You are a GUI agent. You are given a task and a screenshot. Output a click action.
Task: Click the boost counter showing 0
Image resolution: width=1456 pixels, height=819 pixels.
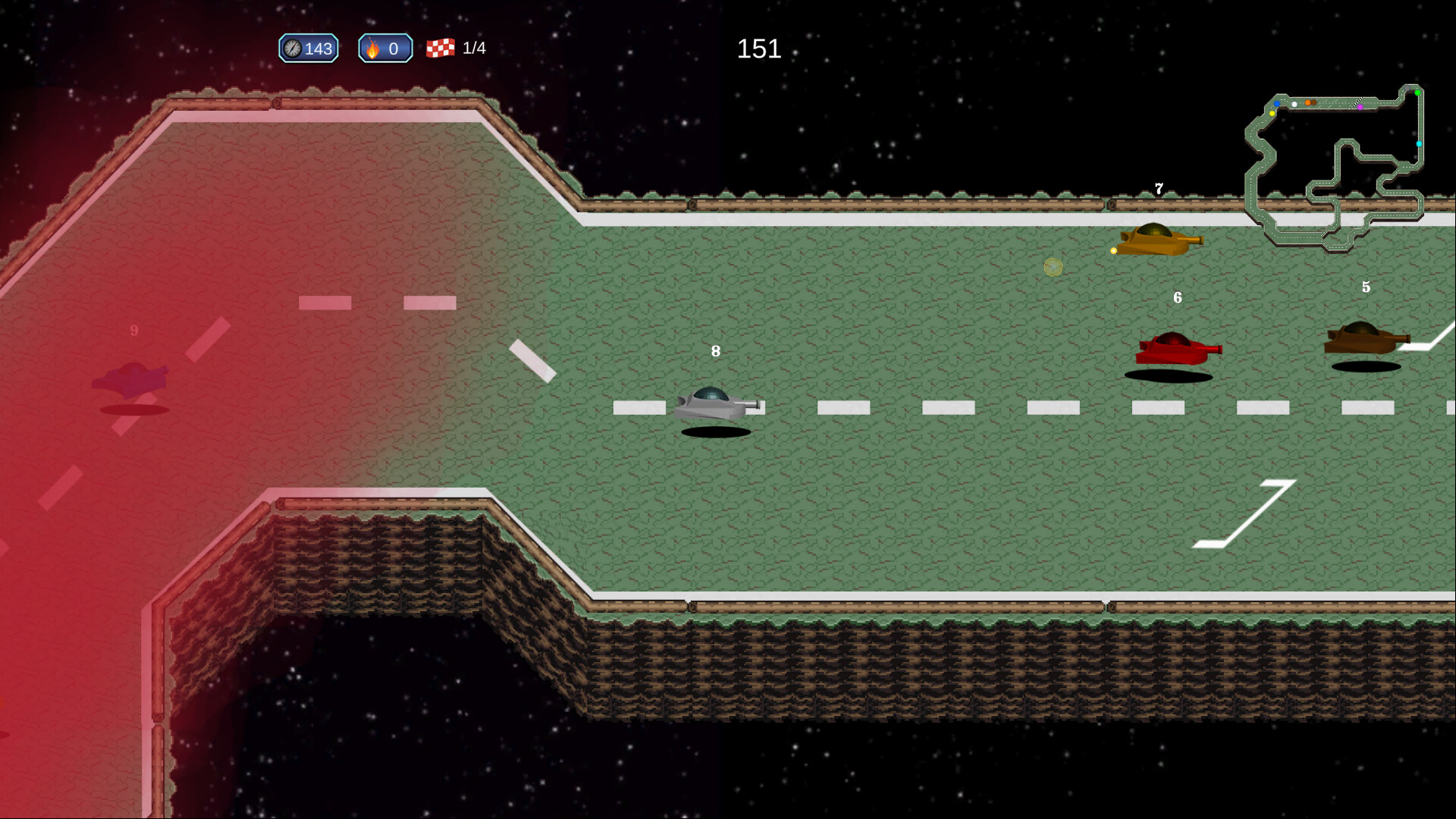[393, 48]
